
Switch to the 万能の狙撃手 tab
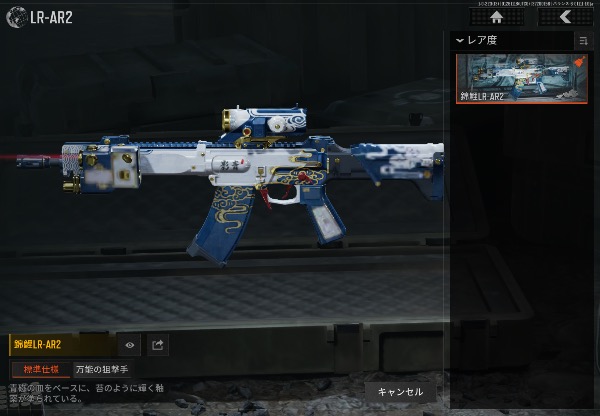102,369
